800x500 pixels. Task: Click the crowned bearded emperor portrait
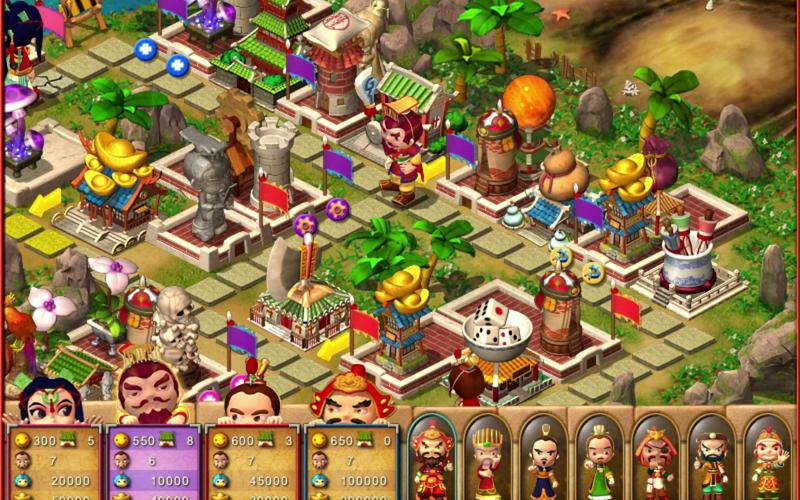148,383
